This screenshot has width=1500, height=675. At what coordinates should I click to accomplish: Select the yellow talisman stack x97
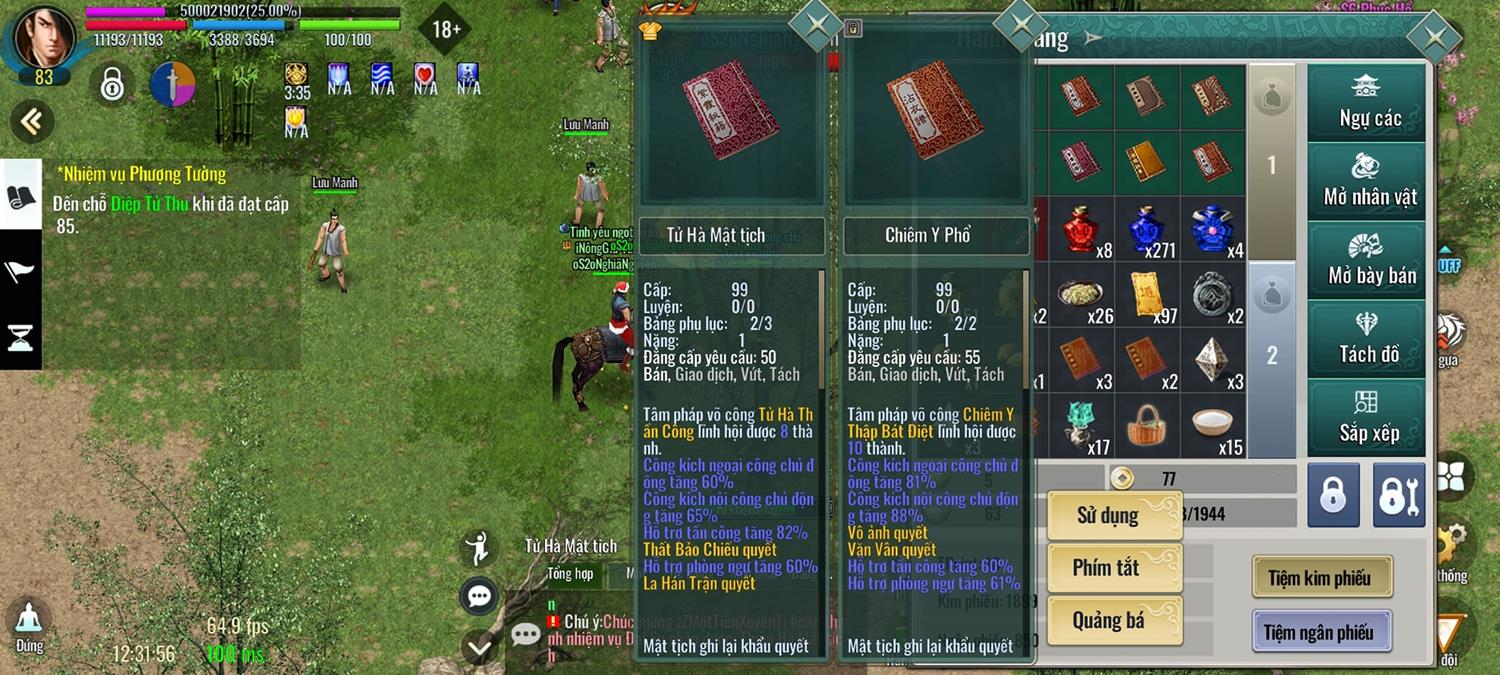pyautogui.click(x=1147, y=295)
